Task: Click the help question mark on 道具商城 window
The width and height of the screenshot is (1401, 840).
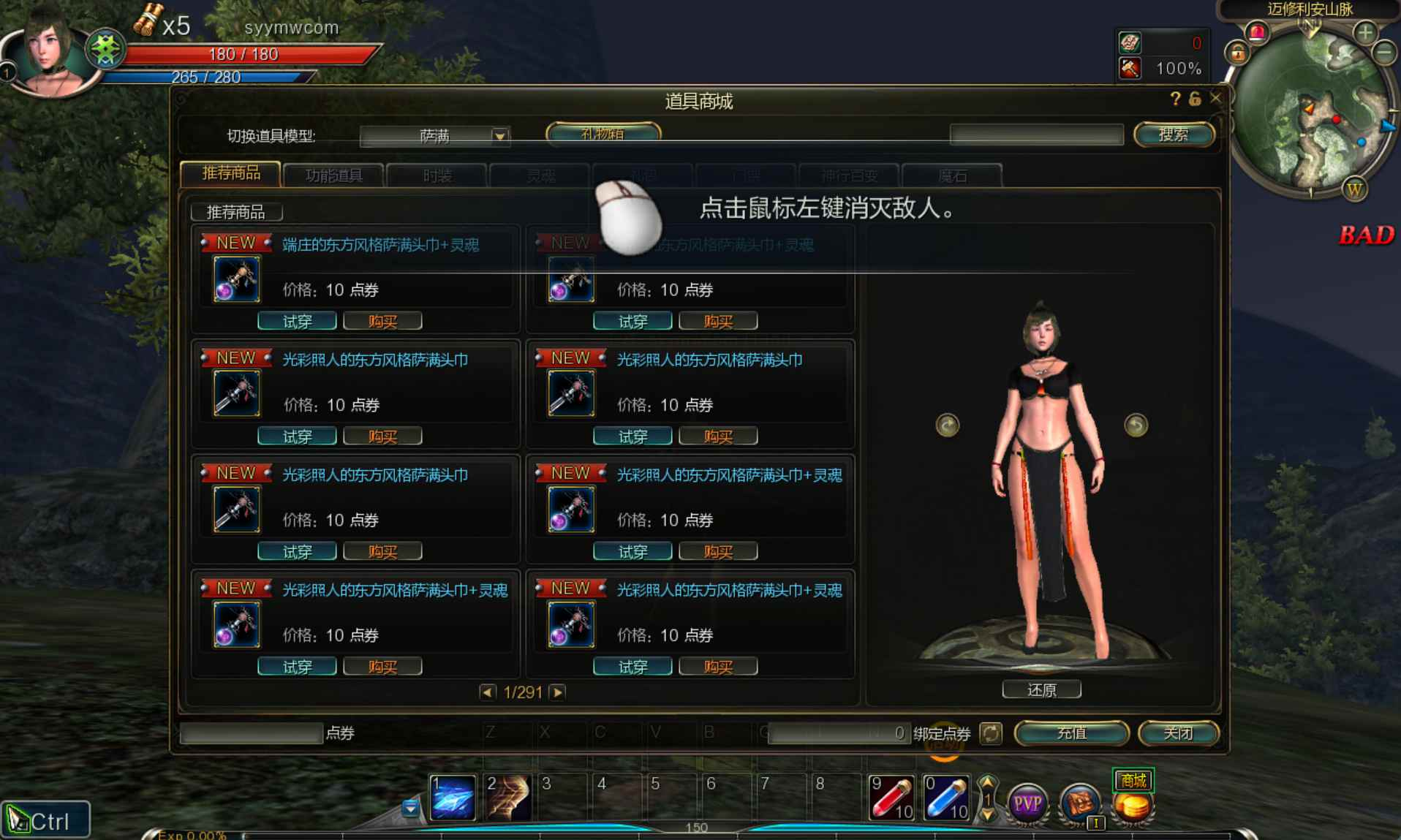Action: 1174,98
